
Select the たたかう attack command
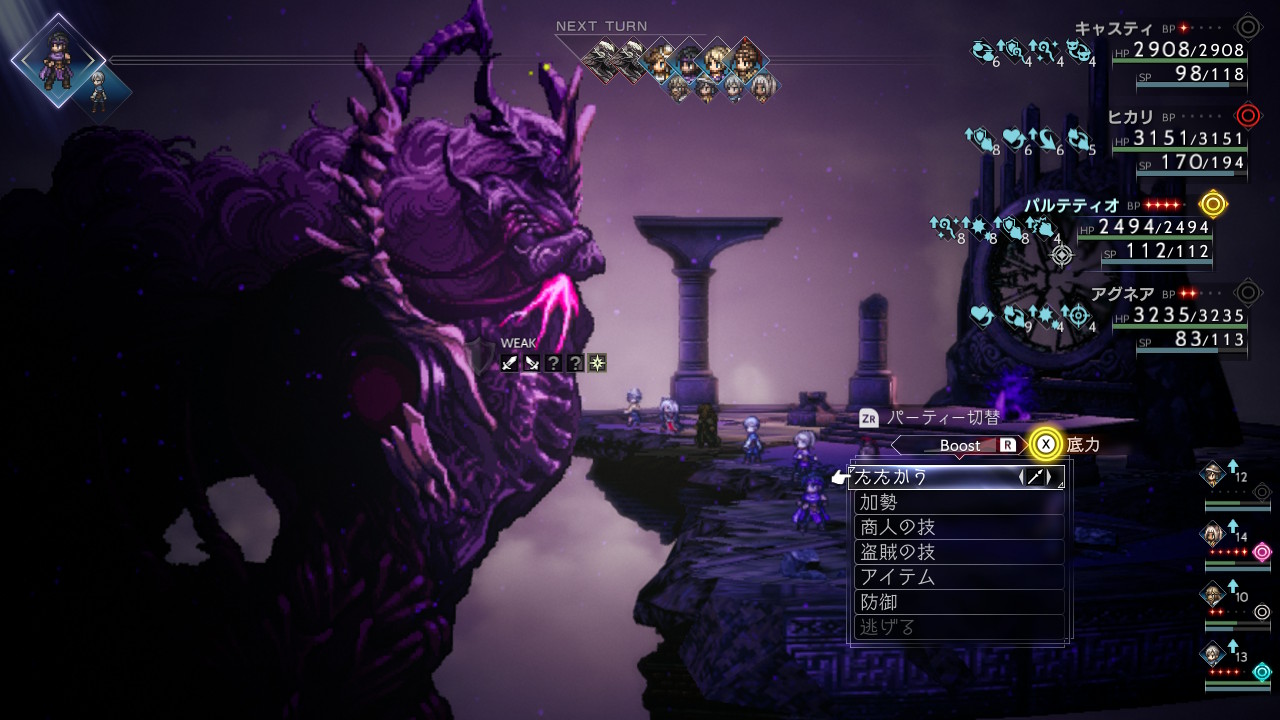pos(955,477)
